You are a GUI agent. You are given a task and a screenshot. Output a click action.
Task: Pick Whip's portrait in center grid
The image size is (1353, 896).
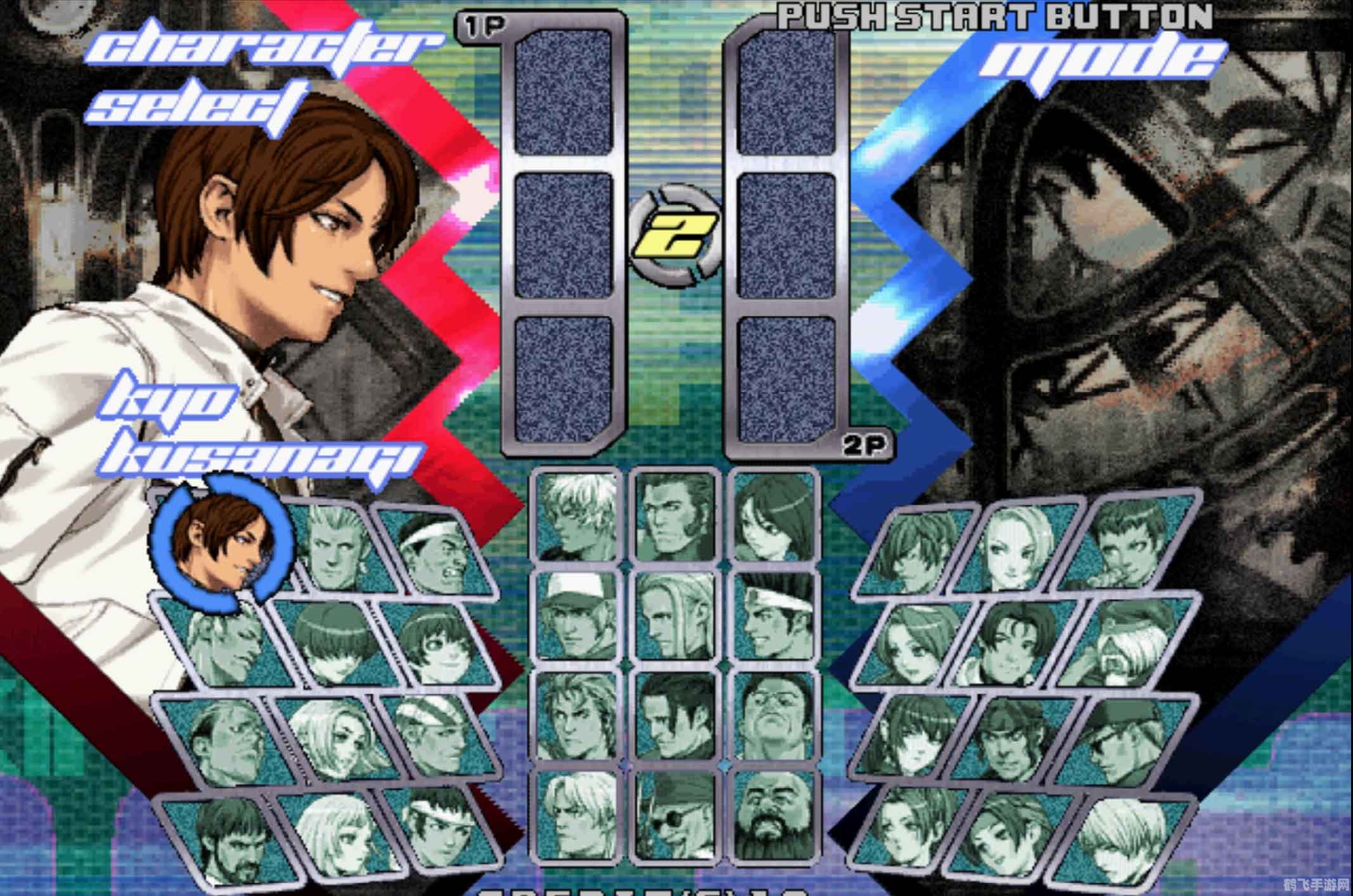coord(774,517)
